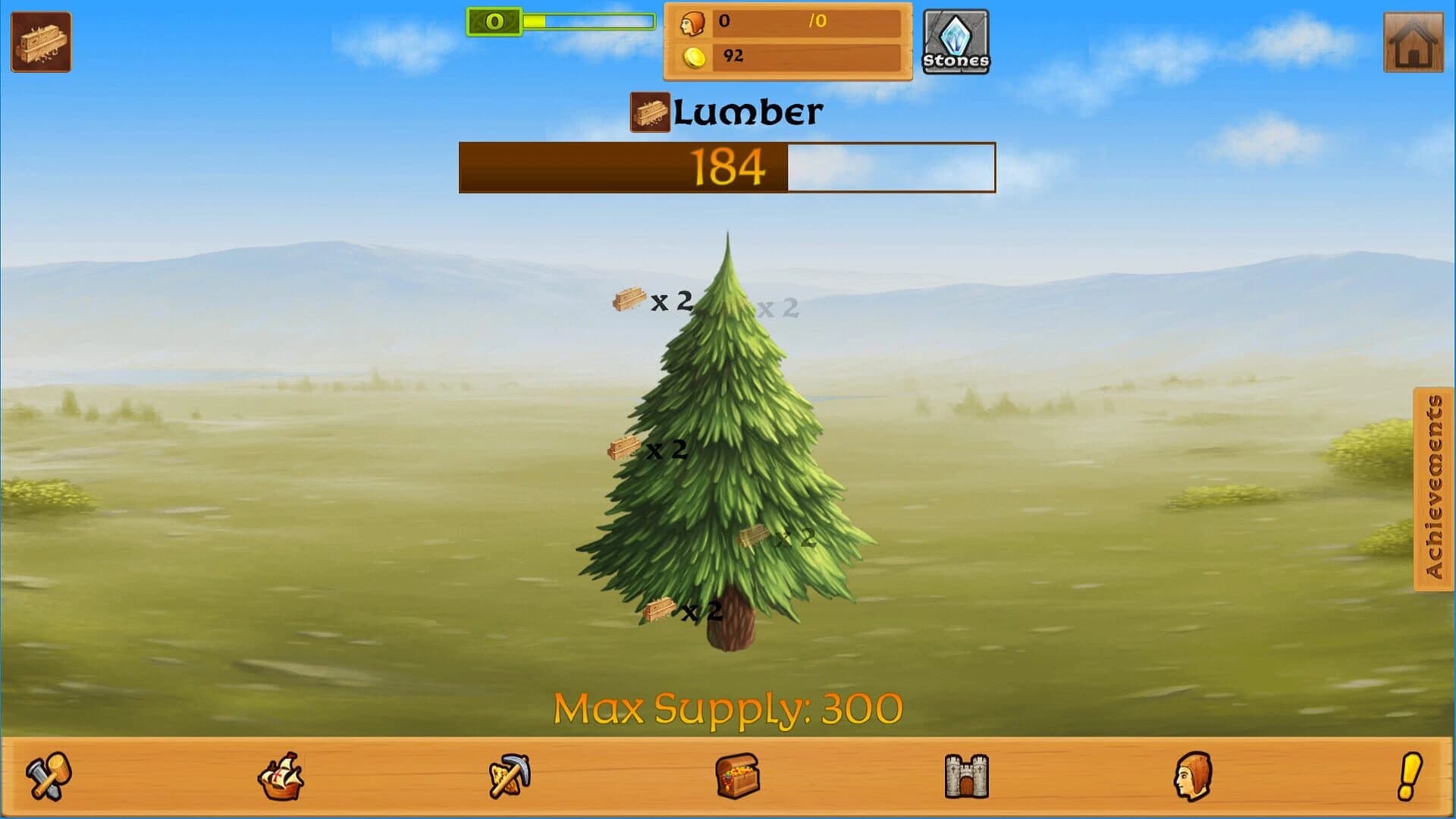Screen dimensions: 1456x819
Task: Click the pine tree to chop lumber
Action: [728, 470]
